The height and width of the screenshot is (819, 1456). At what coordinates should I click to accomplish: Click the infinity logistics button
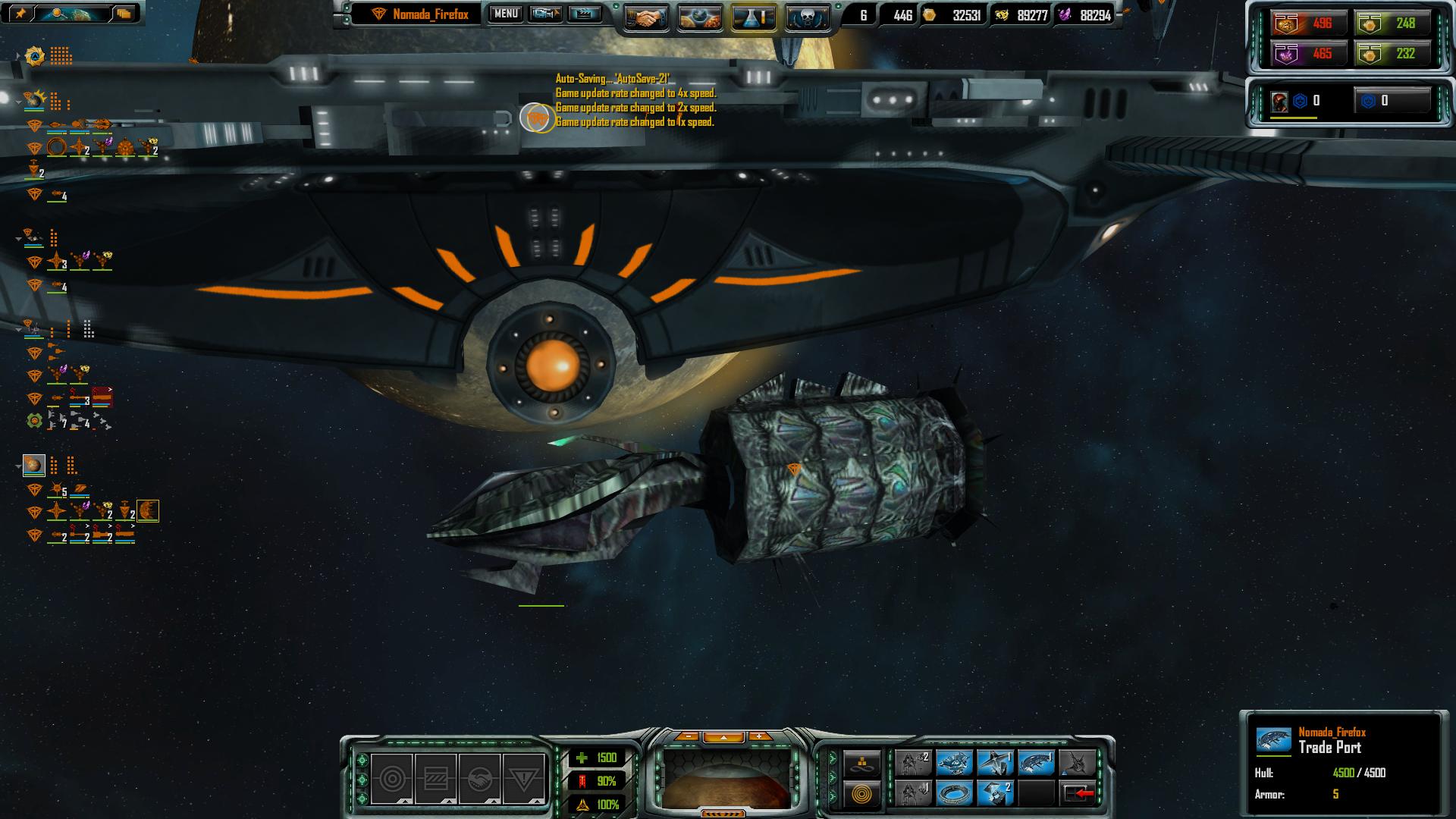tap(862, 764)
